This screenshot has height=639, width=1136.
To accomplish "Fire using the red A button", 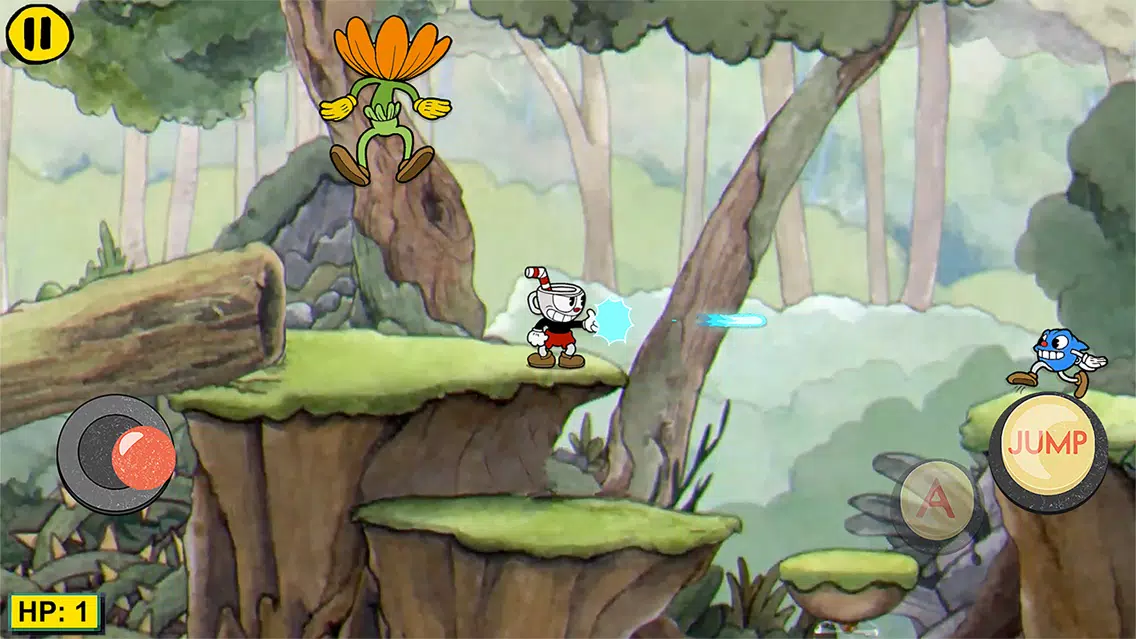I will [x=937, y=499].
